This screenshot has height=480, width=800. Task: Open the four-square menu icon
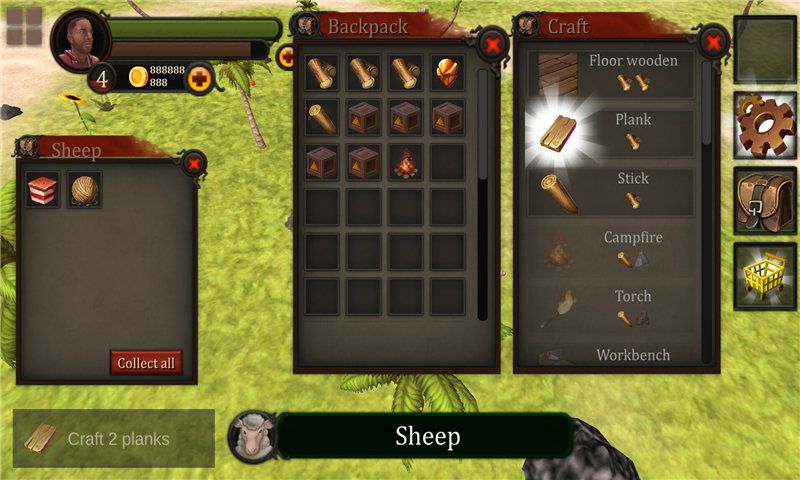(24, 27)
